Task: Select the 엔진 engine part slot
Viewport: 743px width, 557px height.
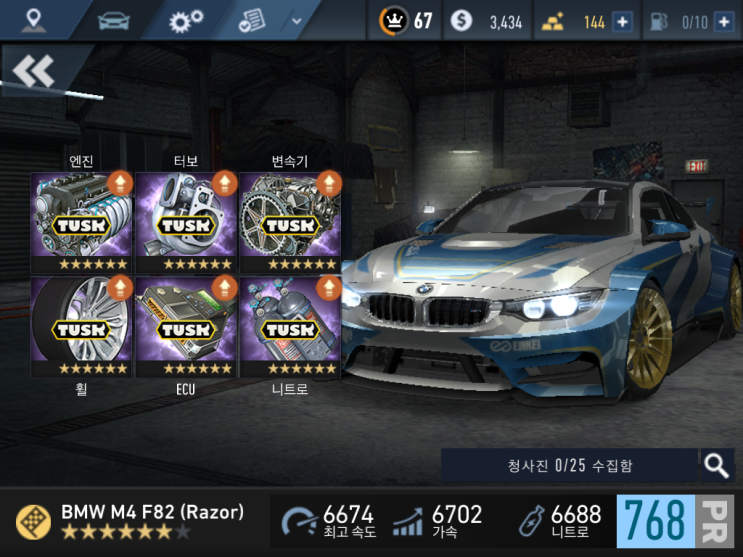Action: pyautogui.click(x=82, y=222)
